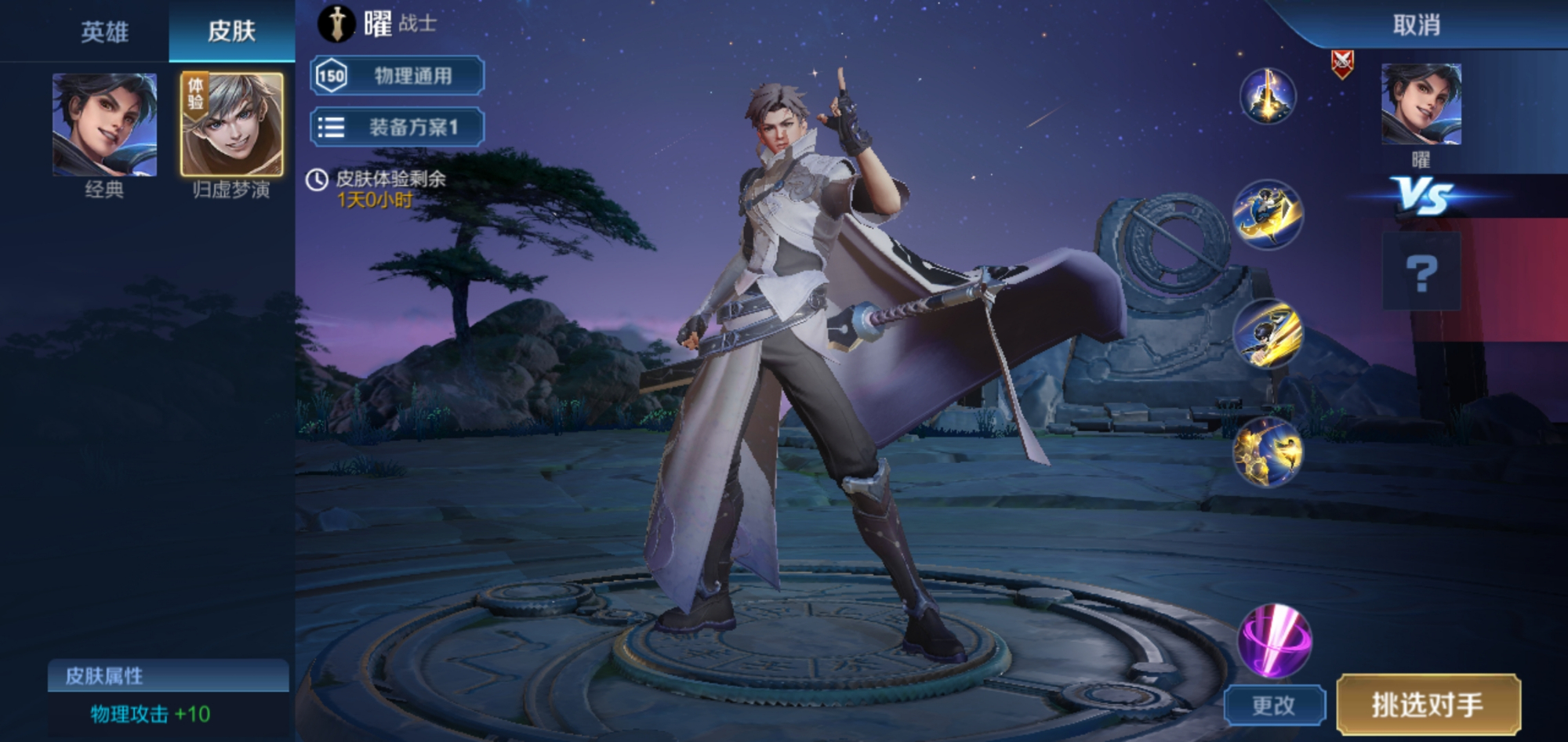Inspect the glowing sword passive skill icon
This screenshot has width=1568, height=742.
tap(1268, 96)
